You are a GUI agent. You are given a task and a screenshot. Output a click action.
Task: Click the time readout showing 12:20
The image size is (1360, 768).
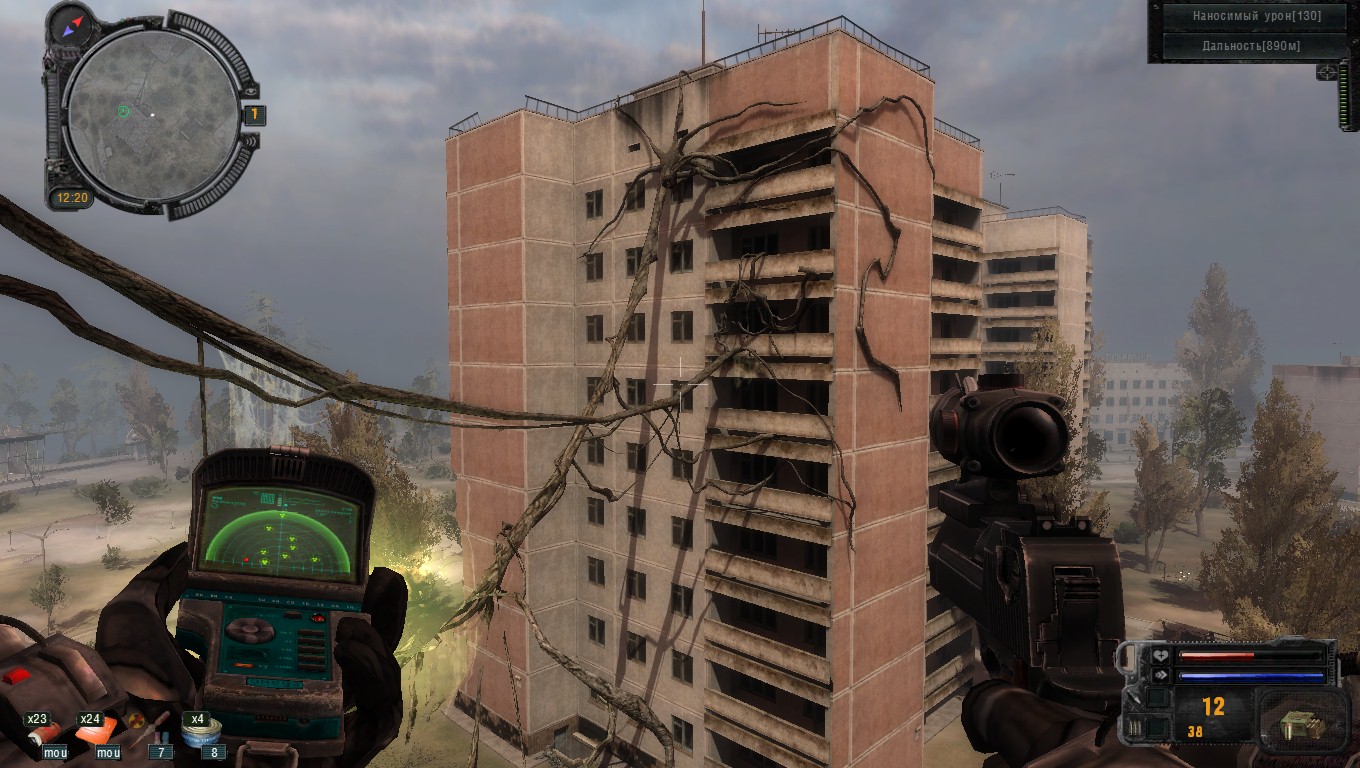(73, 196)
